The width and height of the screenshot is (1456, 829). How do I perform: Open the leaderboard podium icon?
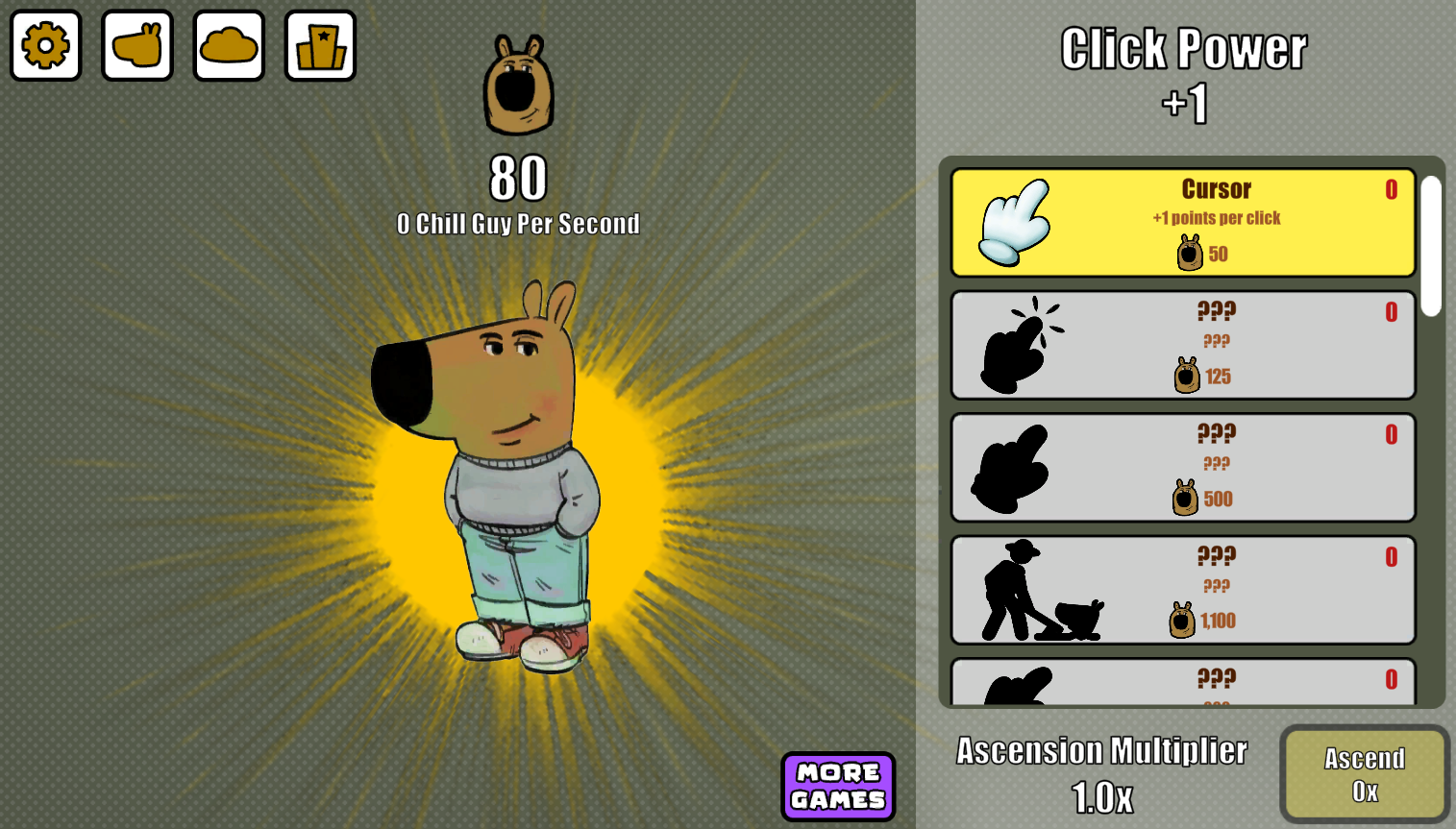pyautogui.click(x=319, y=45)
